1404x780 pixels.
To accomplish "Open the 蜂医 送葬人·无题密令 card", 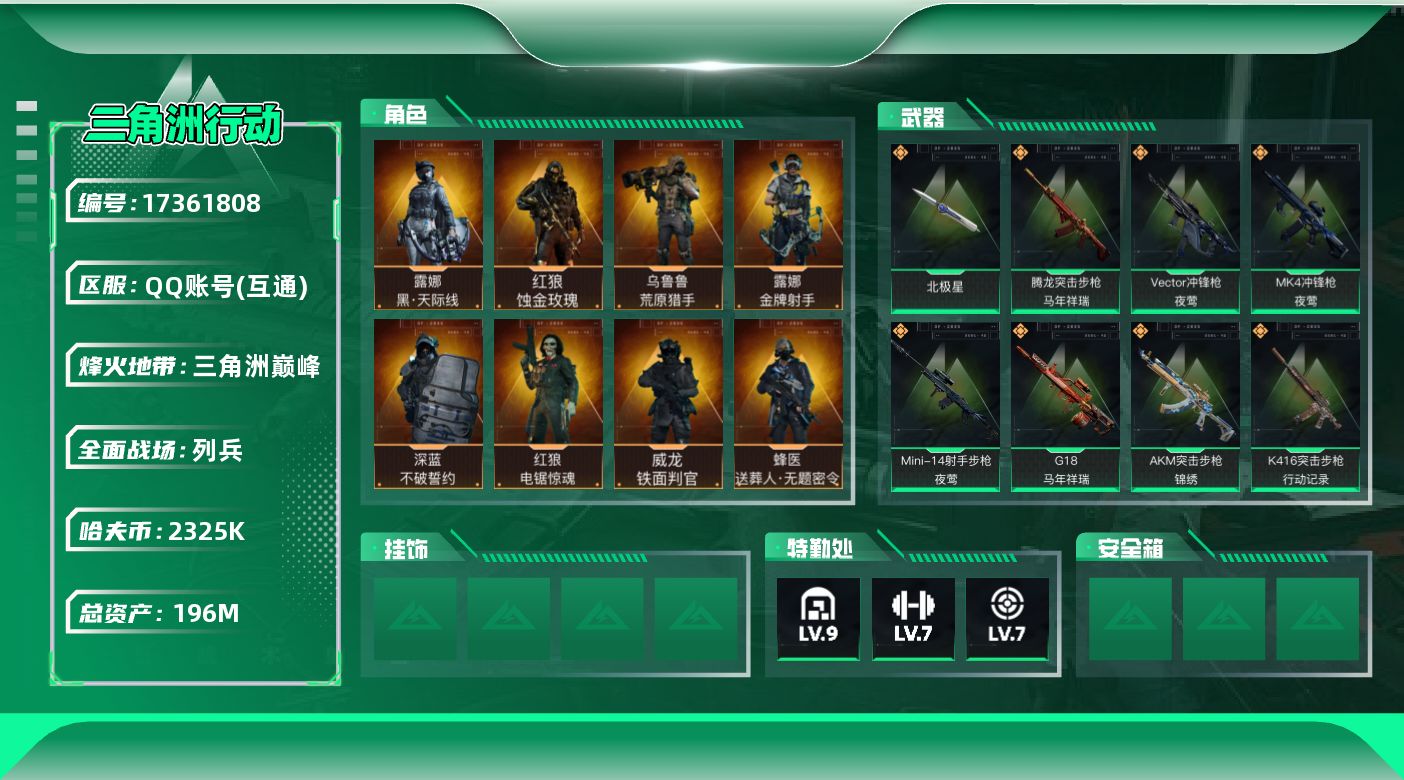I will (x=788, y=403).
